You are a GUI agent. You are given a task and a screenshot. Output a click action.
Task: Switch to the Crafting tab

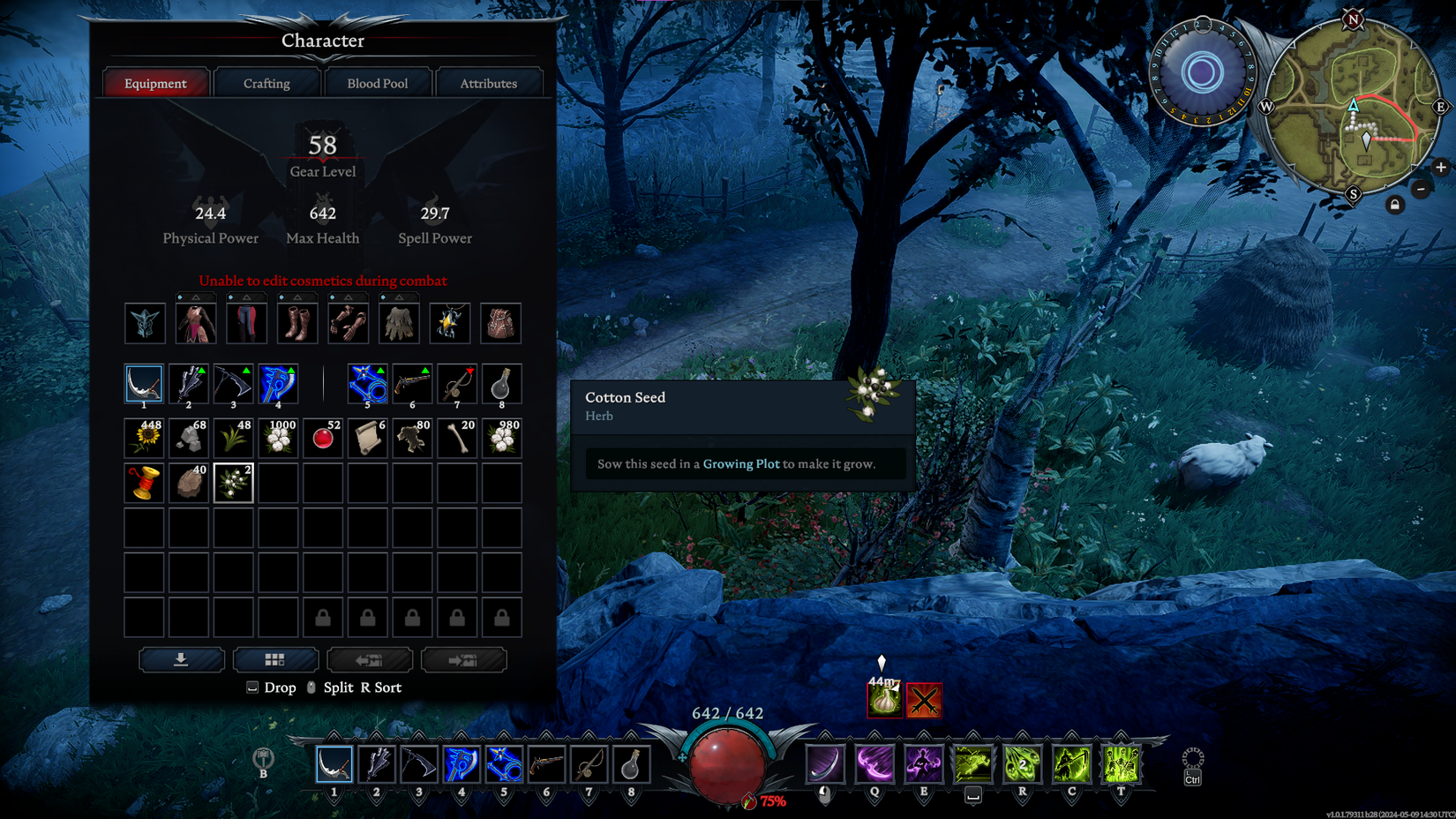266,84
